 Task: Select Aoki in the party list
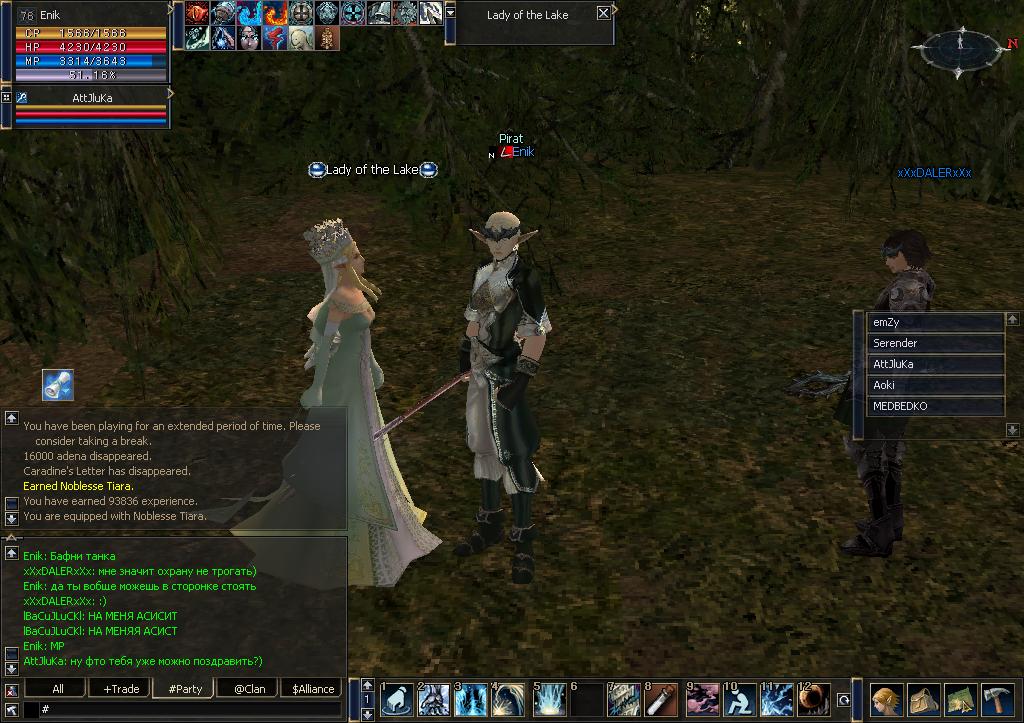tap(934, 385)
